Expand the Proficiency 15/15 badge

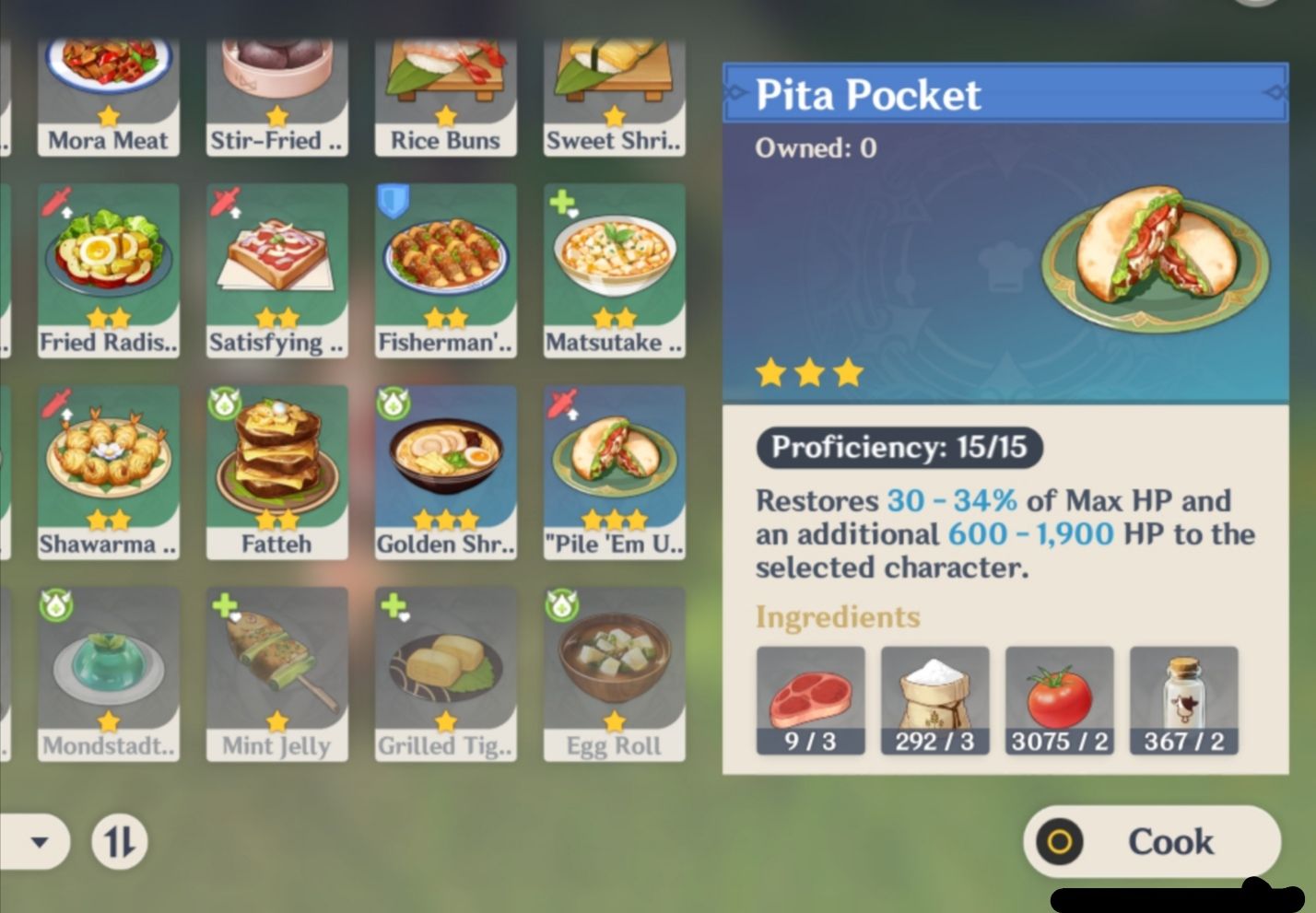tap(899, 449)
